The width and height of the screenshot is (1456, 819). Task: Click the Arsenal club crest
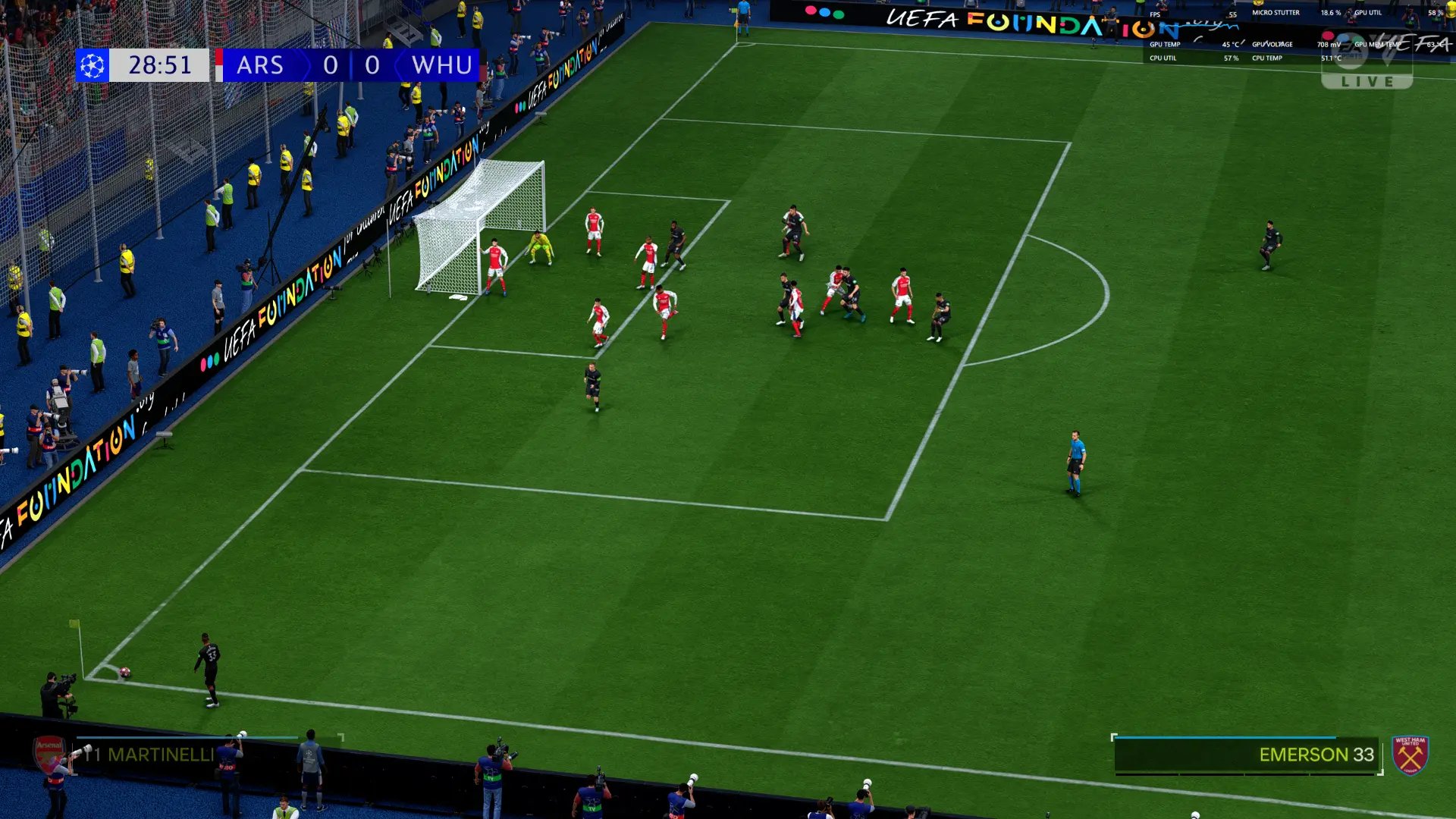click(x=50, y=753)
